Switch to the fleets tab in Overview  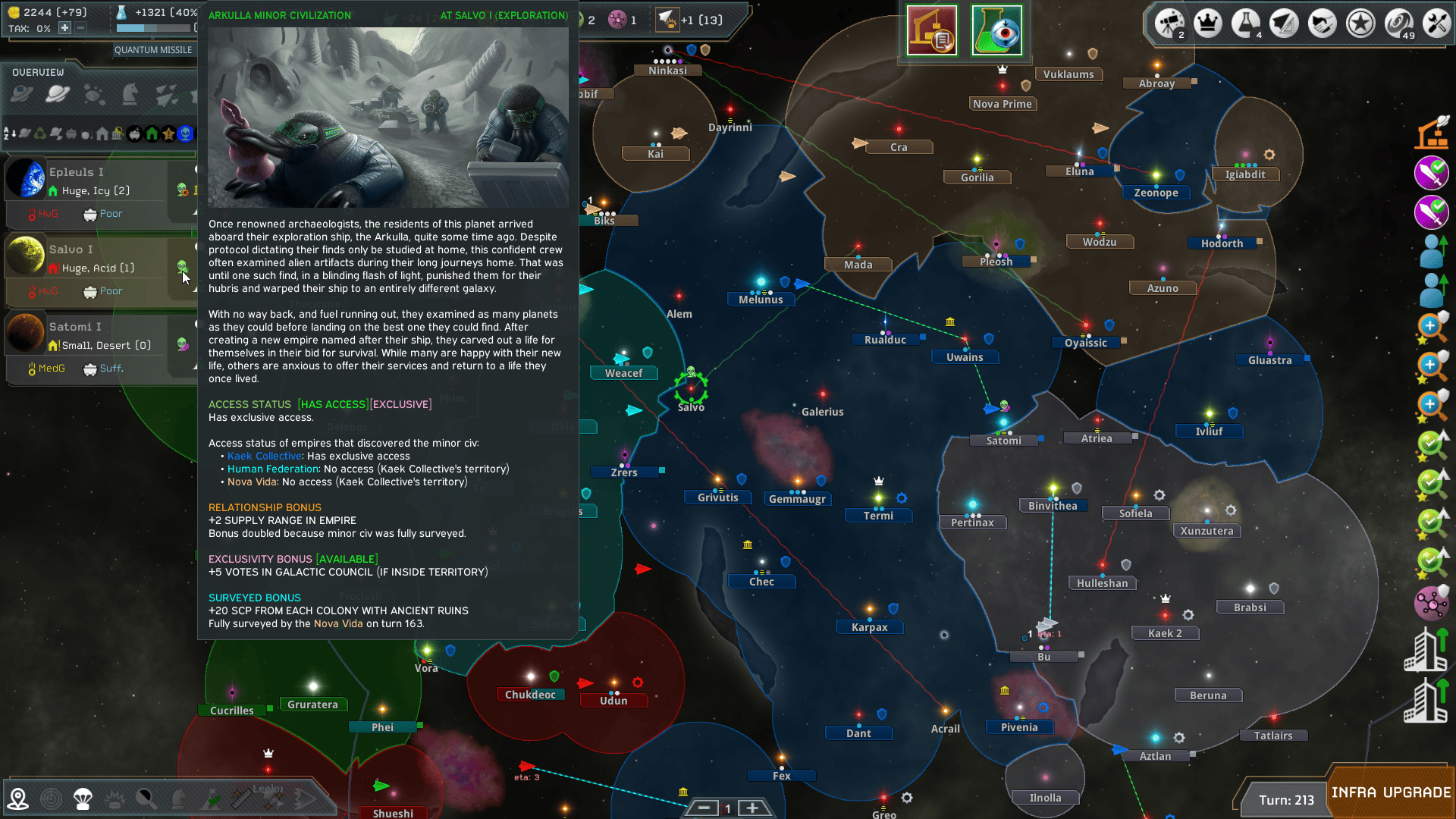tap(167, 94)
